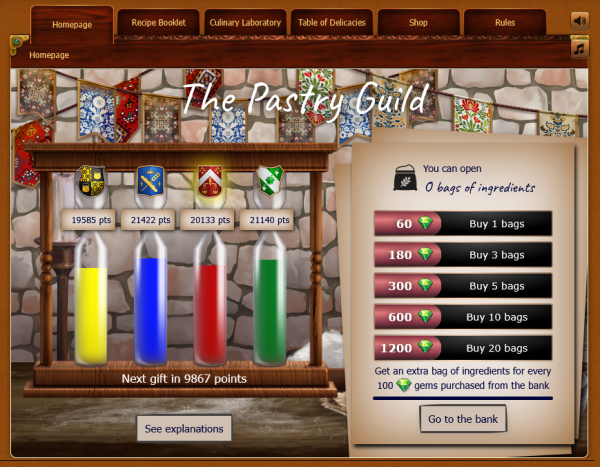This screenshot has width=600, height=467.
Task: Switch to the Recipe Booklet tab
Action: click(x=158, y=22)
